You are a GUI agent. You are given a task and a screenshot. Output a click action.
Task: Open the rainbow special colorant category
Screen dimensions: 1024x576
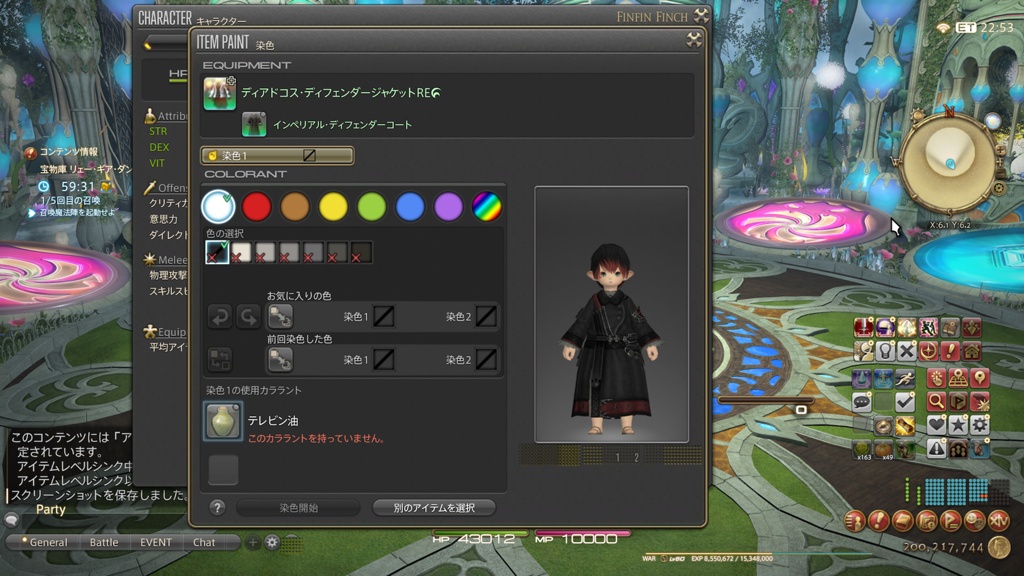[486, 207]
